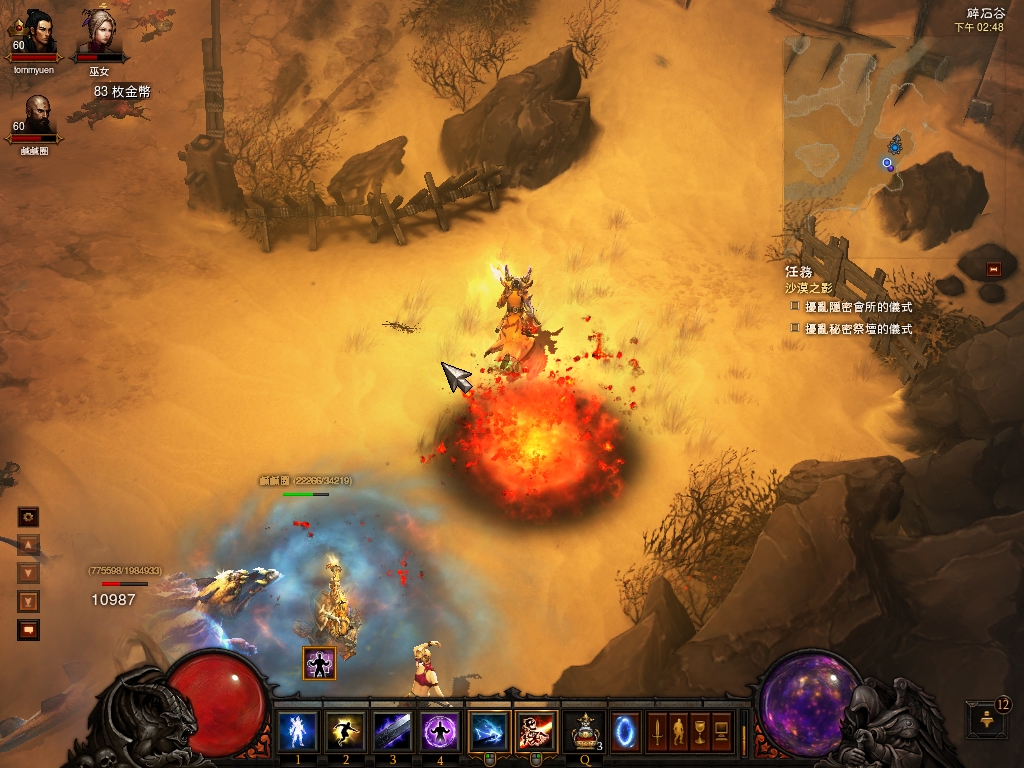Drink the health potion in the Q slot
Image resolution: width=1024 pixels, height=768 pixels.
[x=583, y=731]
